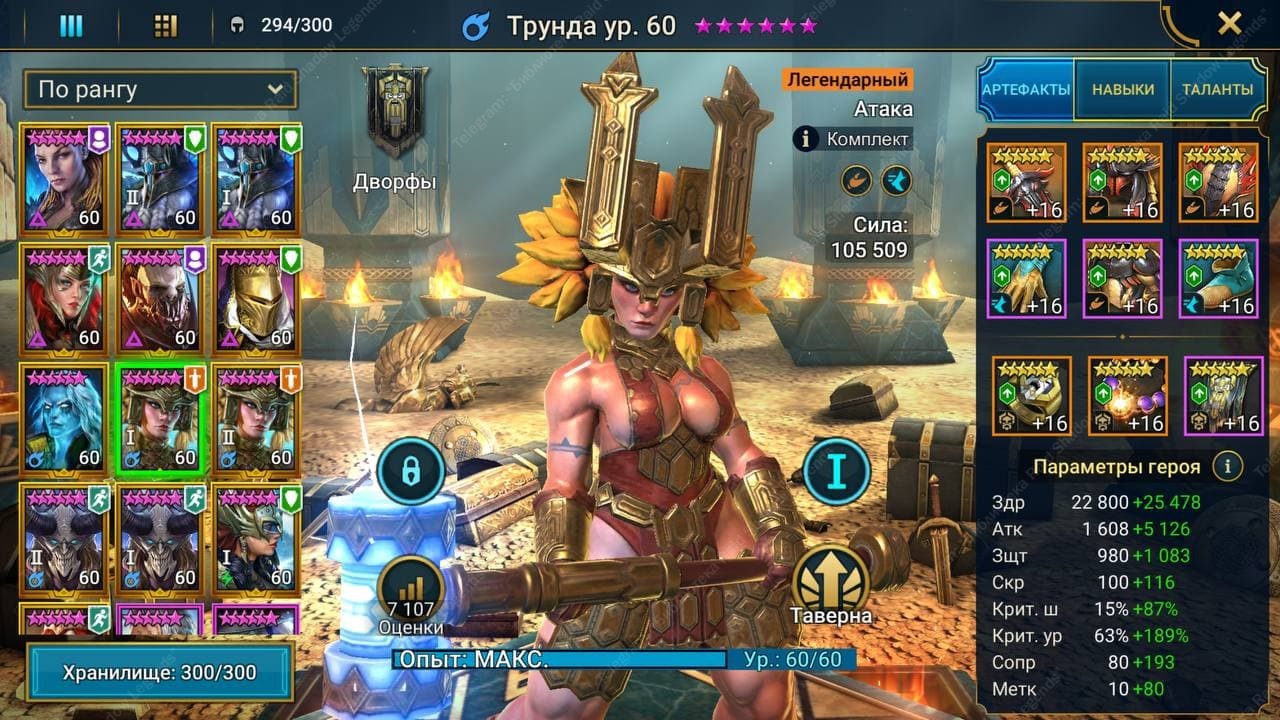
Task: Click the round ascension button marked I
Action: pos(836,471)
